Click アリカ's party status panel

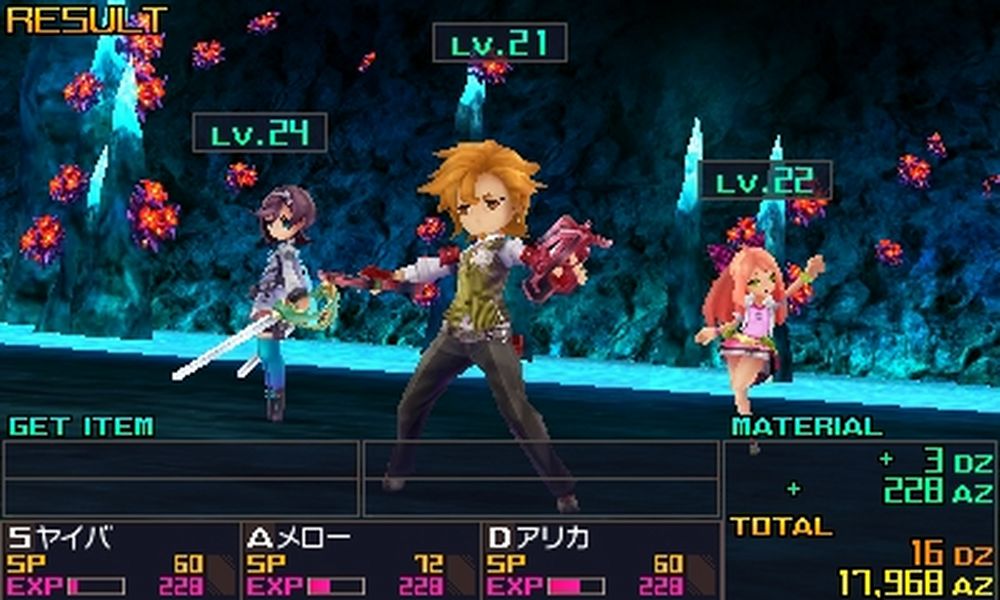(600, 561)
